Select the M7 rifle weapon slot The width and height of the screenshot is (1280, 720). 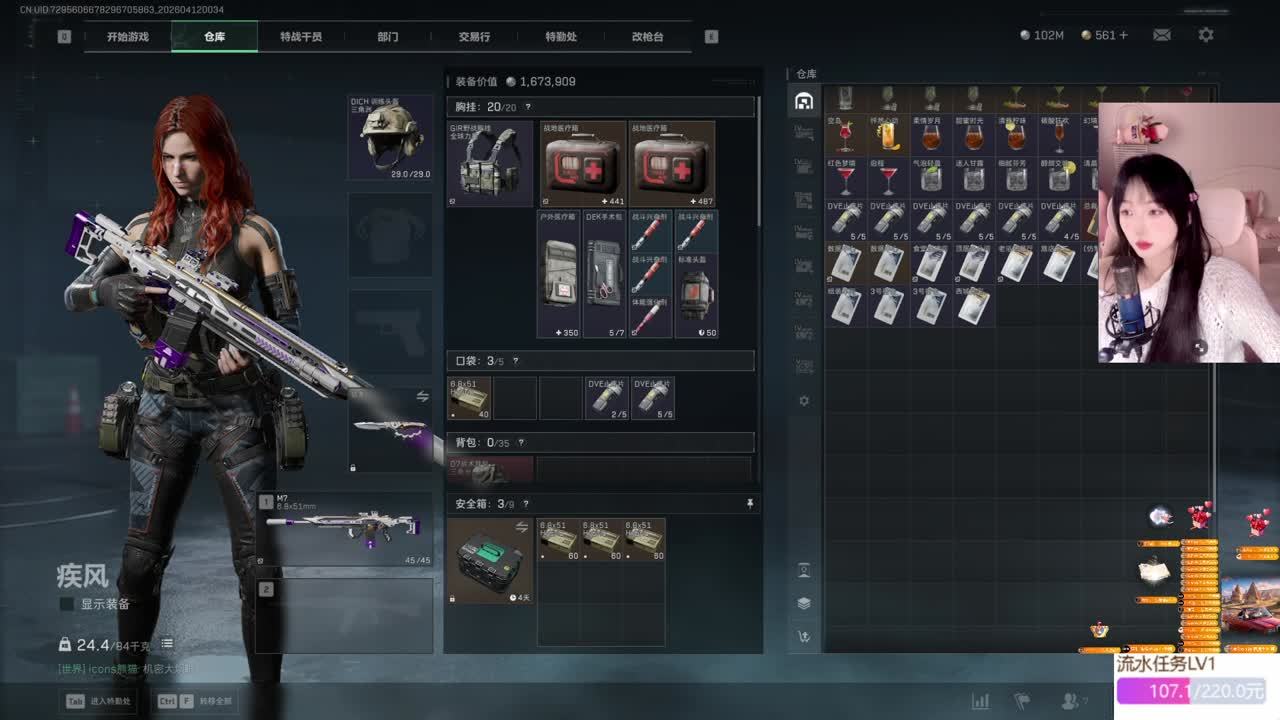[344, 528]
